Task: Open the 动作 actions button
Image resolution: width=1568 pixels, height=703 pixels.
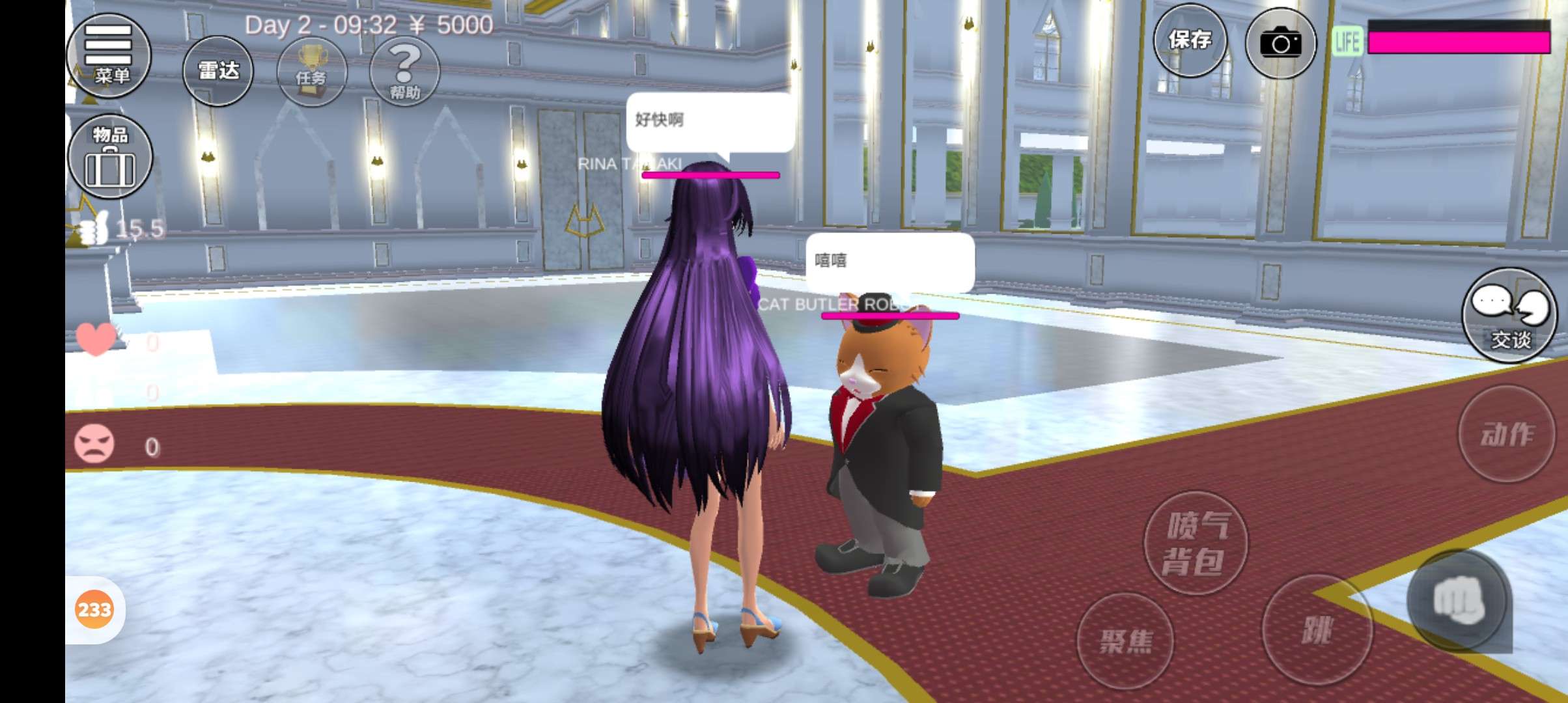Action: click(1507, 434)
